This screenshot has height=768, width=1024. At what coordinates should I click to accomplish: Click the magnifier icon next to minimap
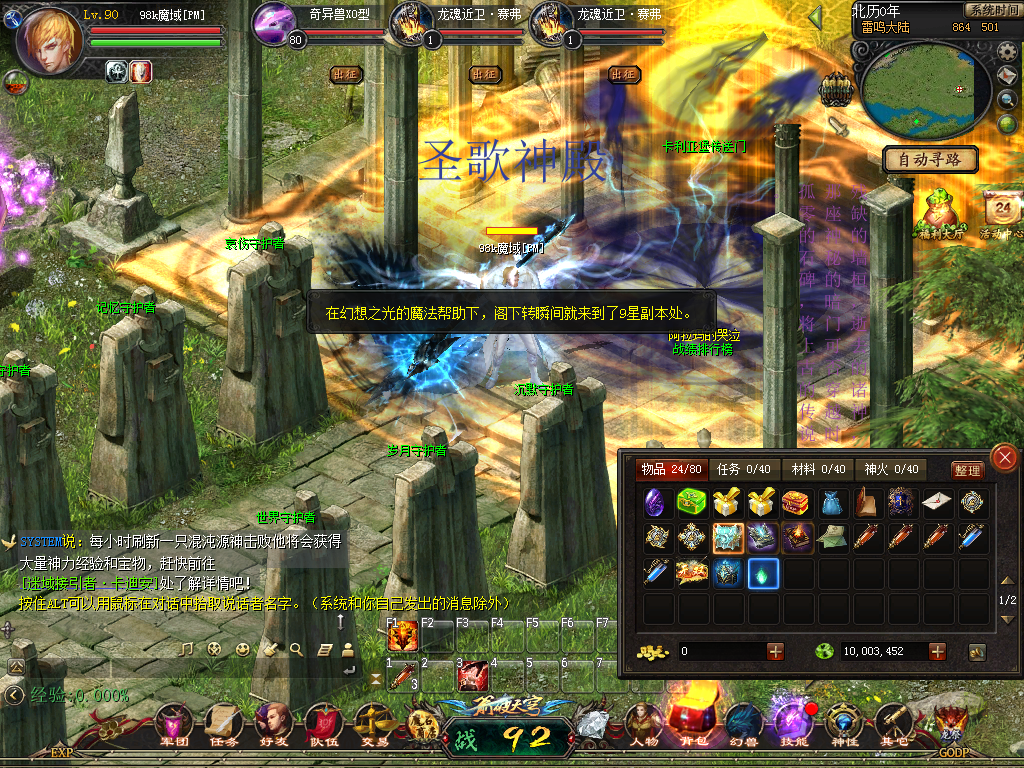[x=1007, y=99]
